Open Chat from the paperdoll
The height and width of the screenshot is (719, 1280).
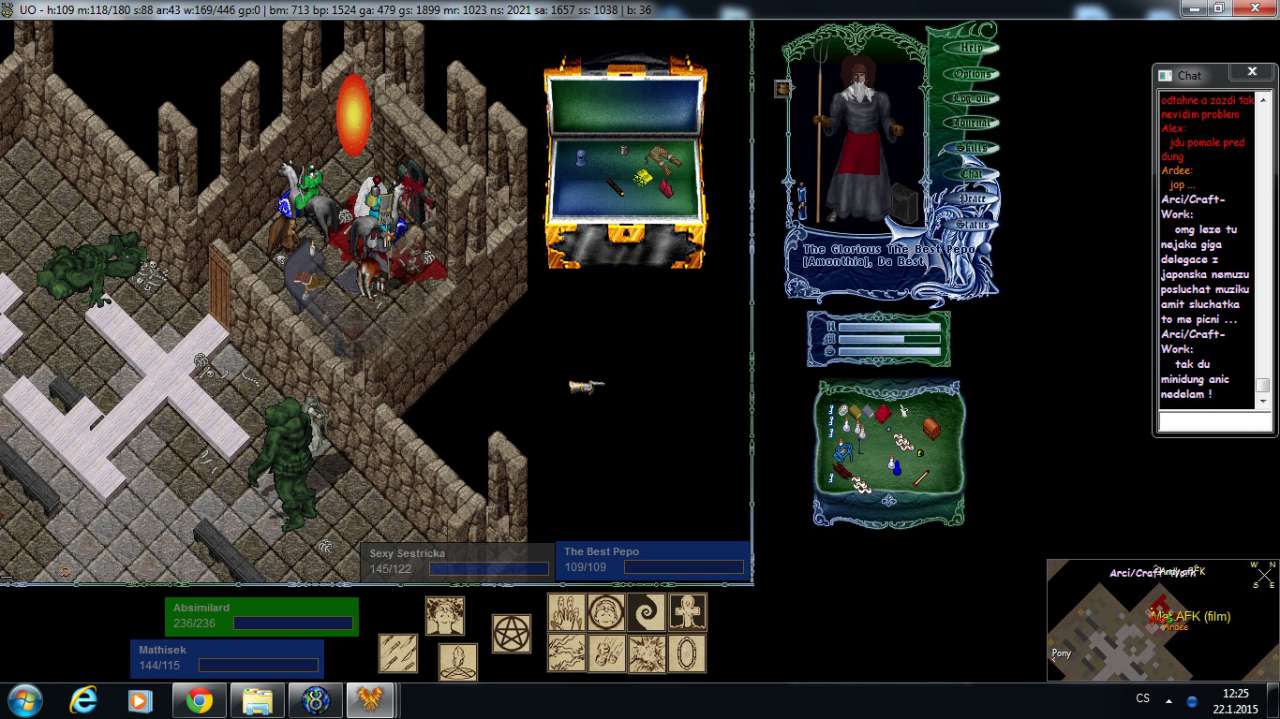pyautogui.click(x=971, y=173)
